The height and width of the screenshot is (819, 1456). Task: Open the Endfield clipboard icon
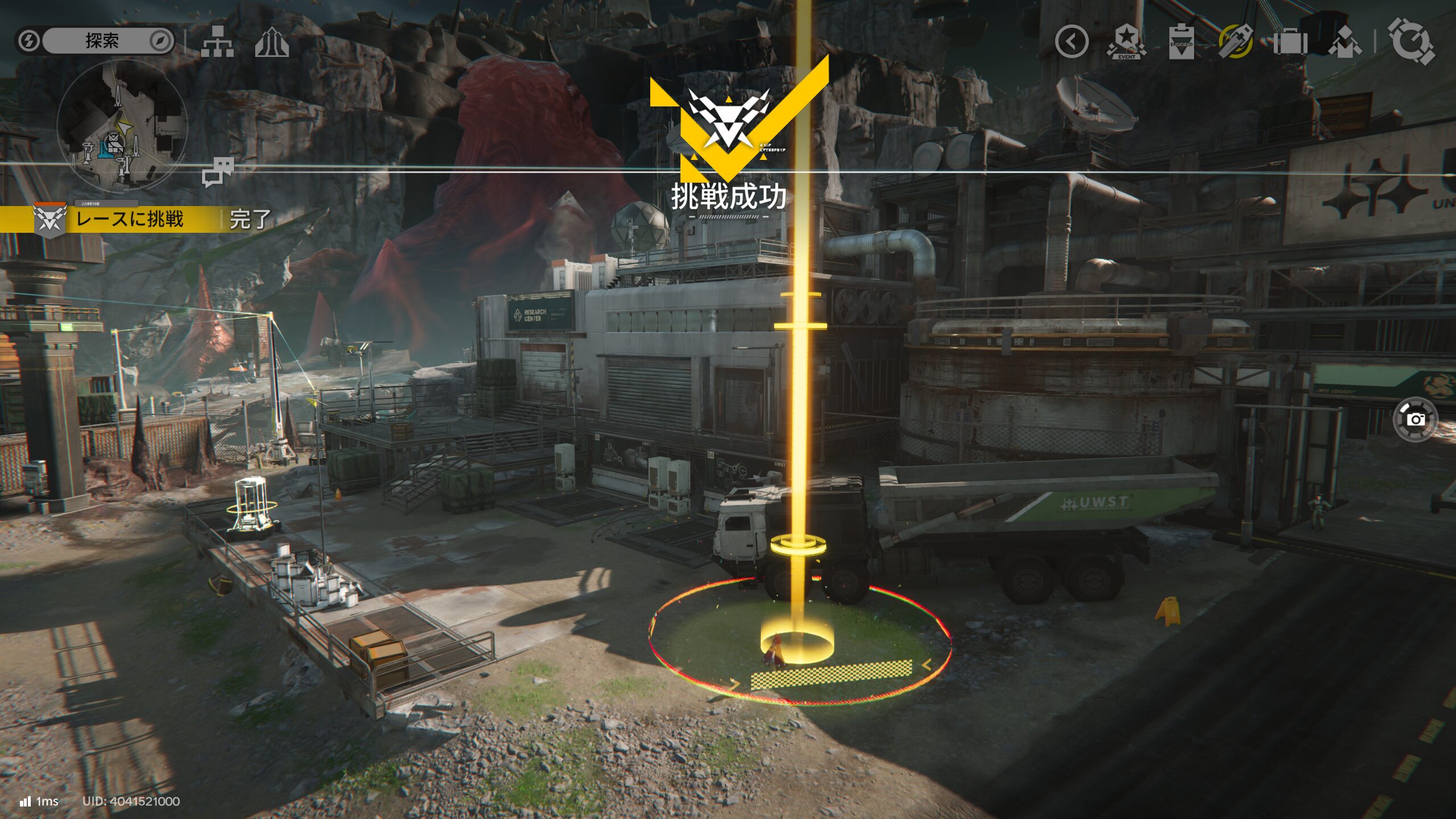[1181, 42]
